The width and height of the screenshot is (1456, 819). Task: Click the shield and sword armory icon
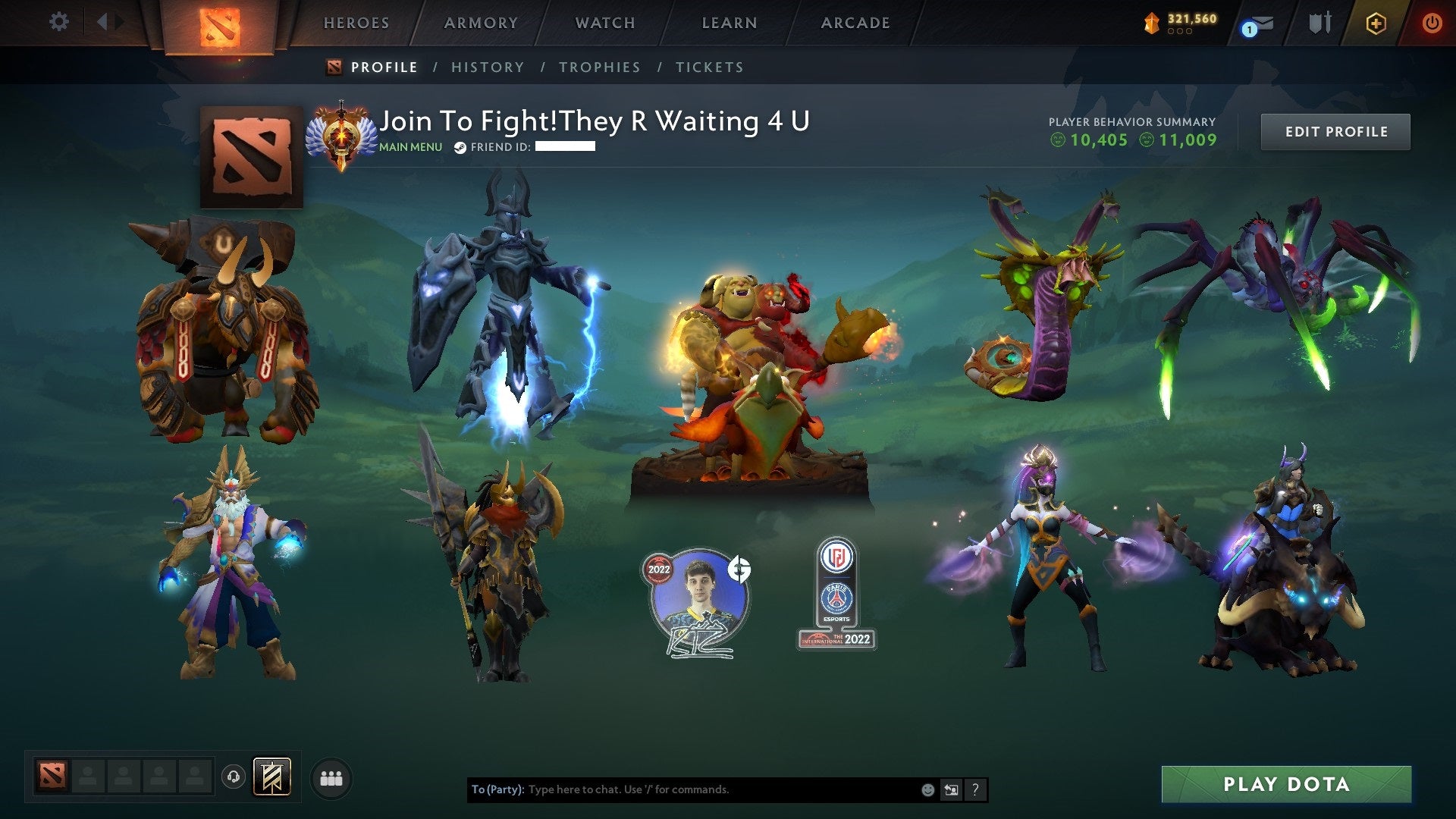tap(1319, 23)
